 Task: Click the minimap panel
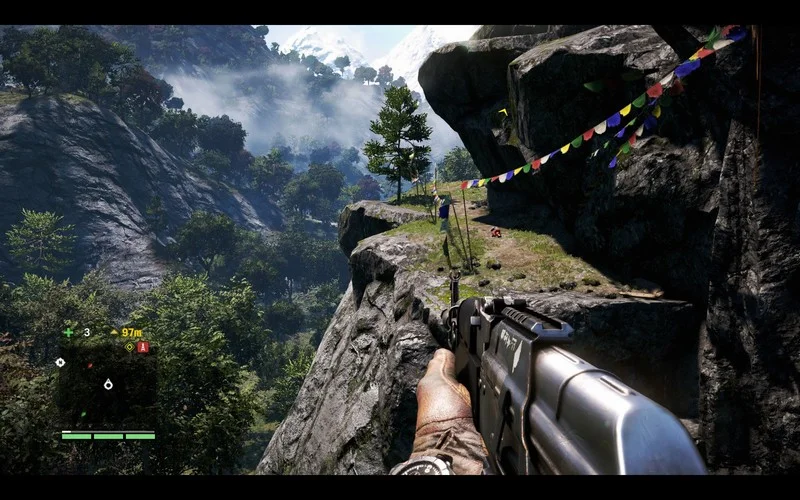(x=107, y=385)
